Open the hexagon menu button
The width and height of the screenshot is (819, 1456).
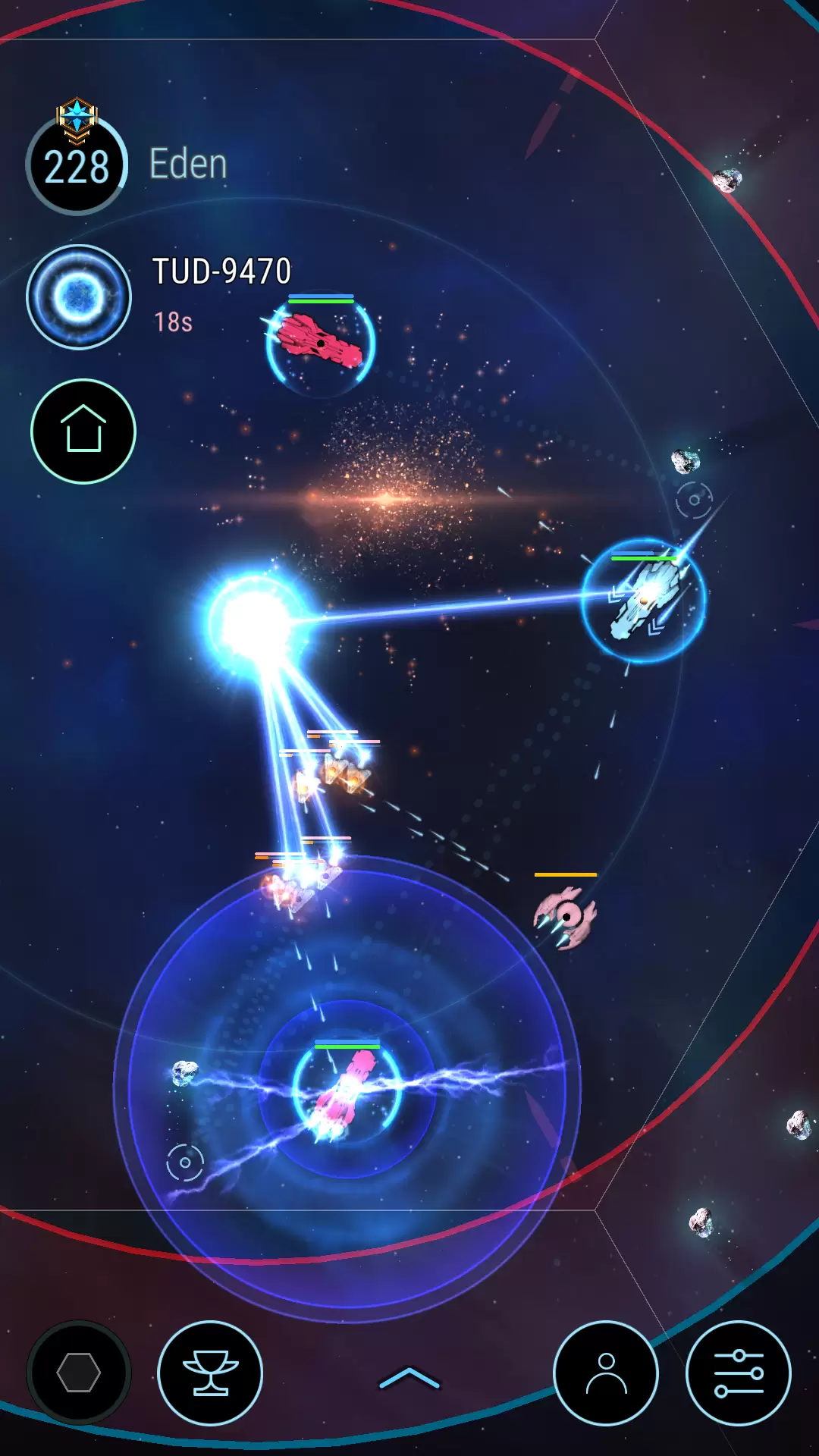click(x=79, y=1373)
